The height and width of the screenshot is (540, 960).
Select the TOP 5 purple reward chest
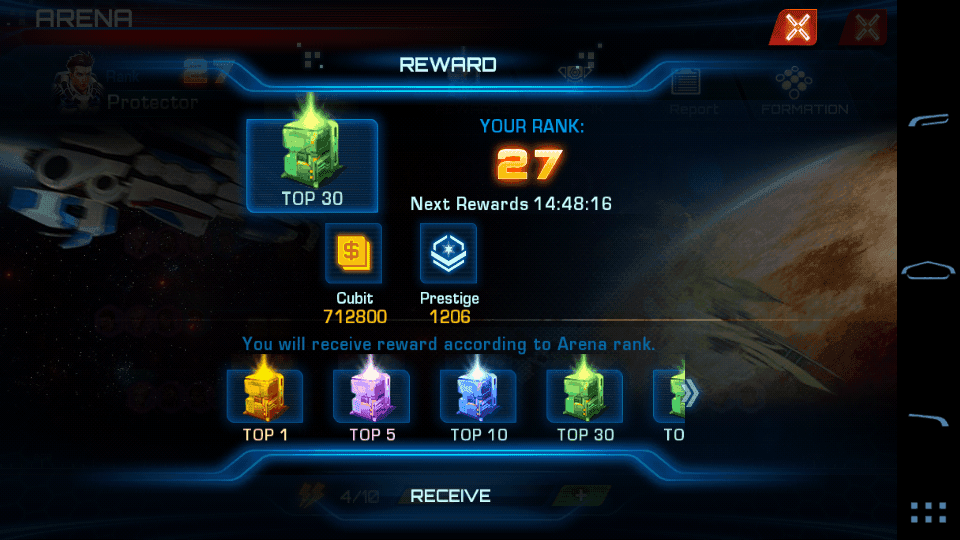371,397
